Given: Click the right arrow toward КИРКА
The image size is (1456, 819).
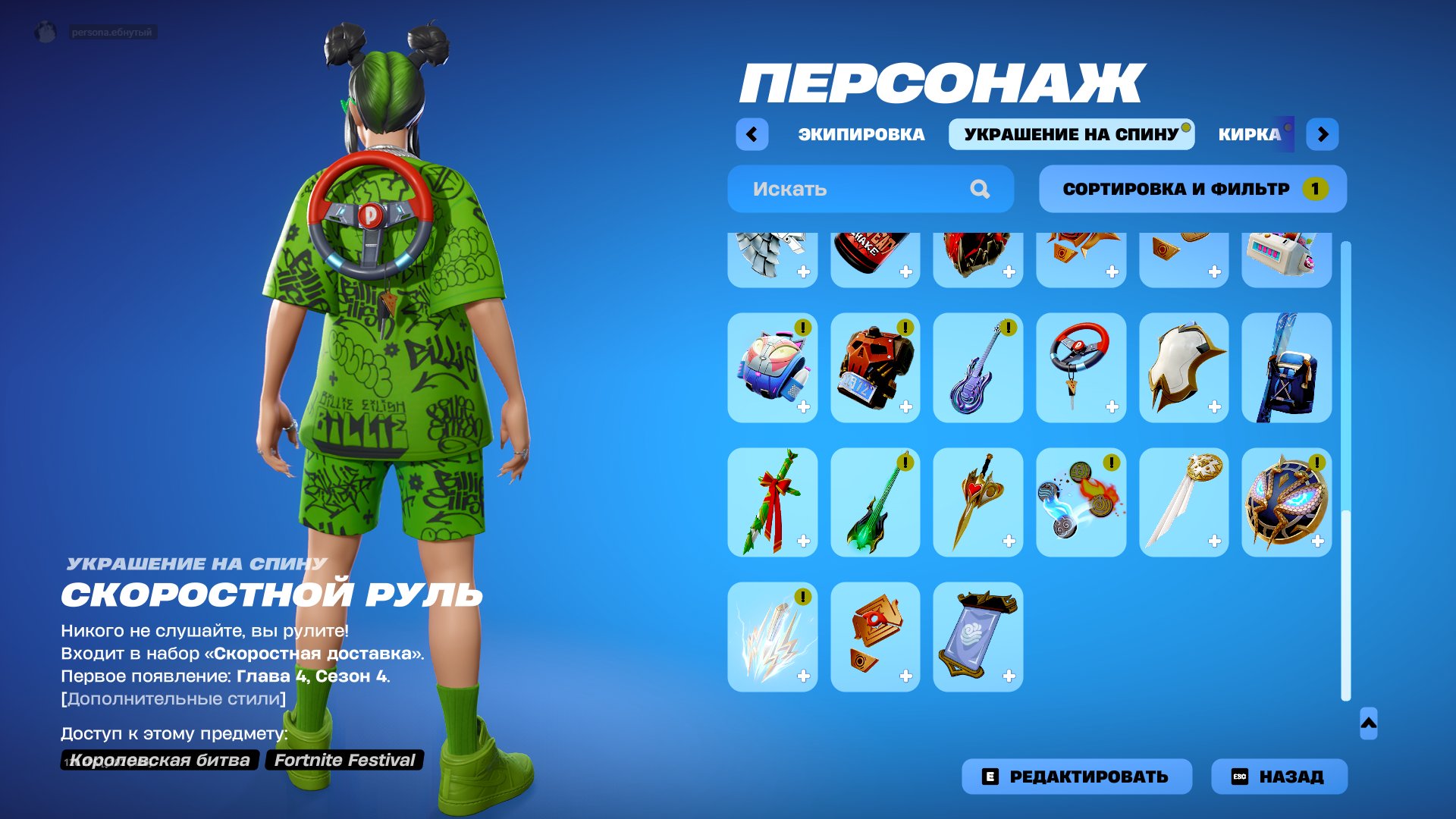Looking at the screenshot, I should point(1323,133).
